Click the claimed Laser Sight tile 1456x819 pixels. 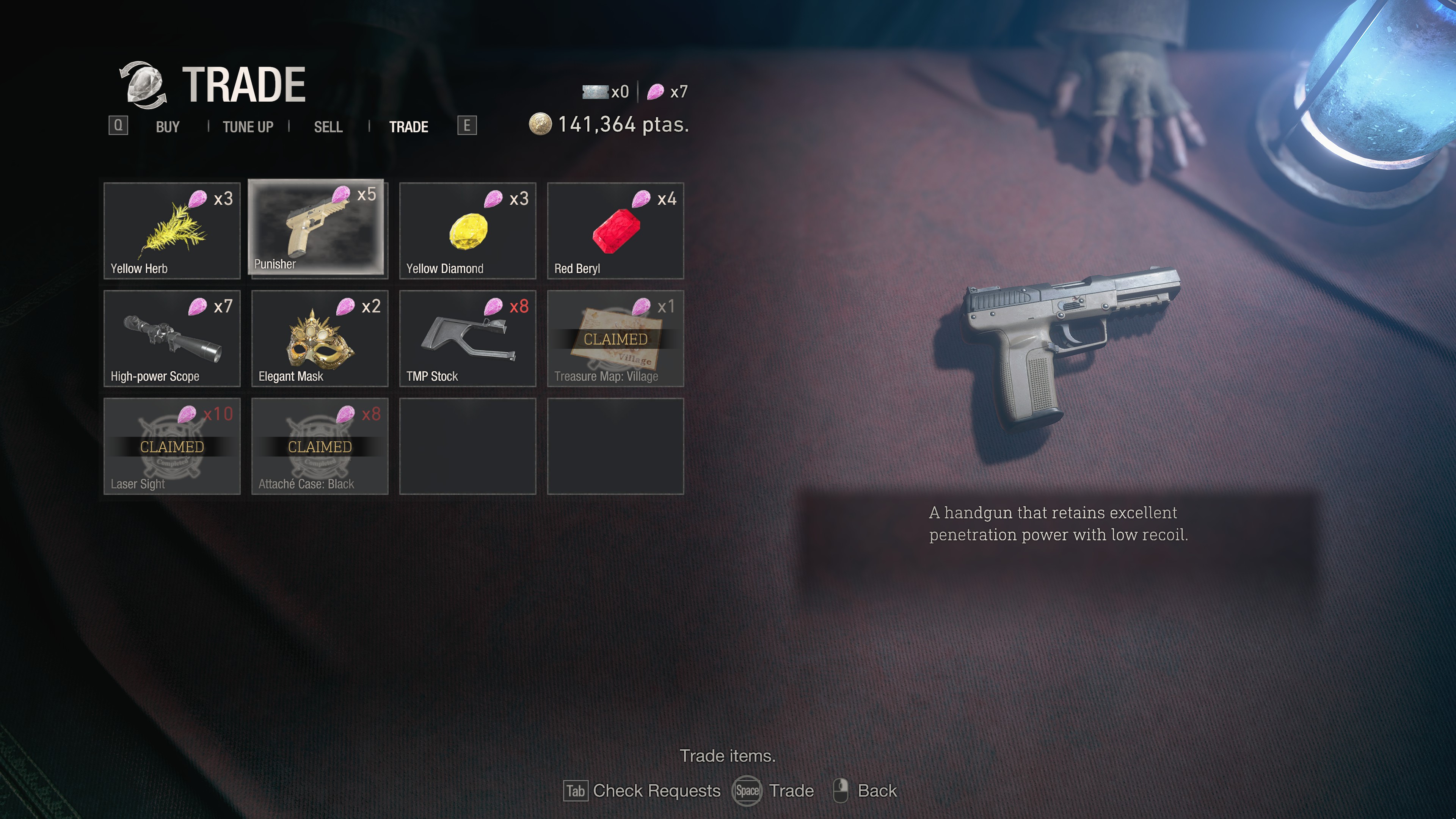pyautogui.click(x=172, y=446)
